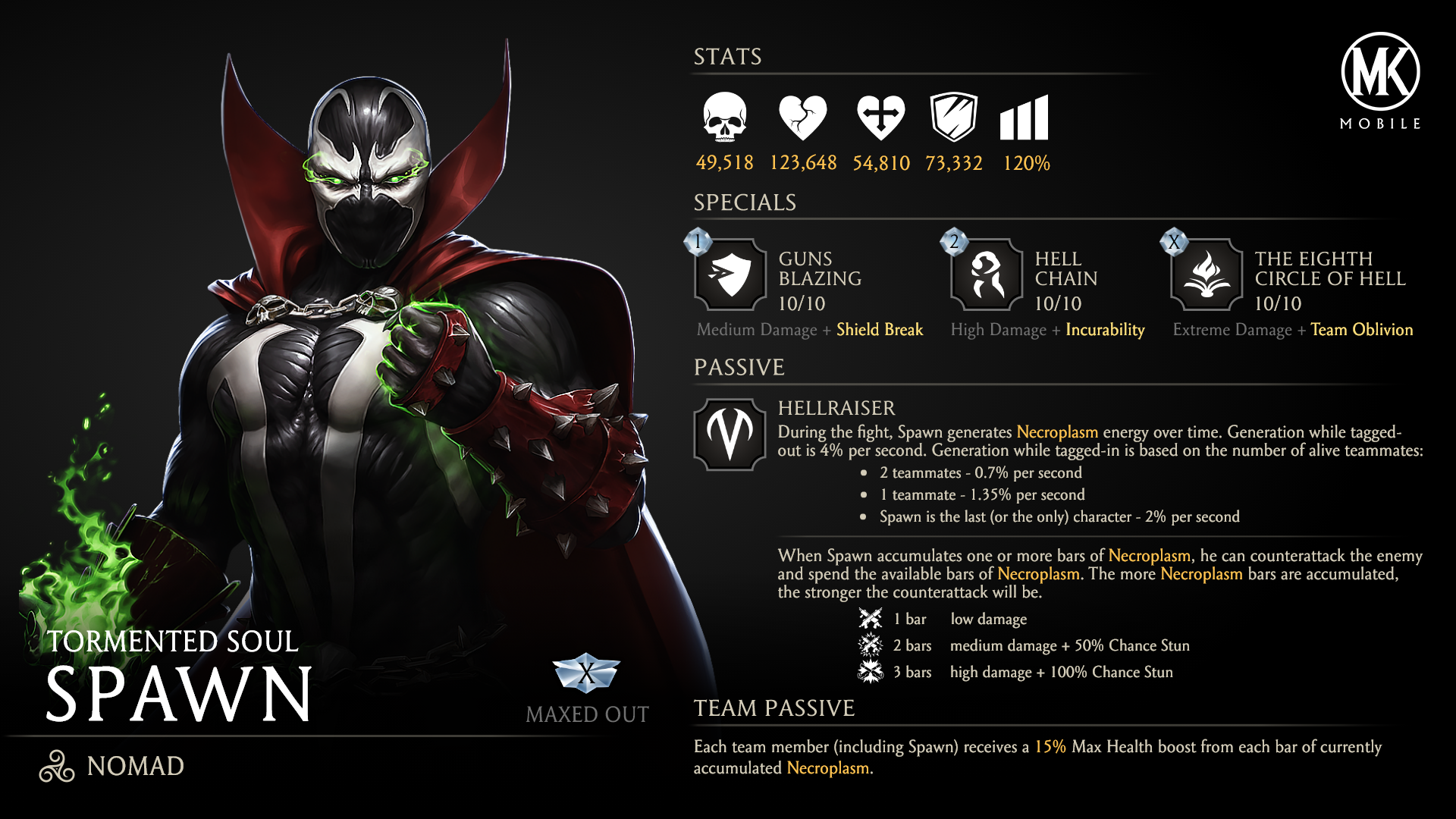This screenshot has width=1456, height=819.
Task: Click the Maxed Out fusion X badge
Action: coord(586,672)
